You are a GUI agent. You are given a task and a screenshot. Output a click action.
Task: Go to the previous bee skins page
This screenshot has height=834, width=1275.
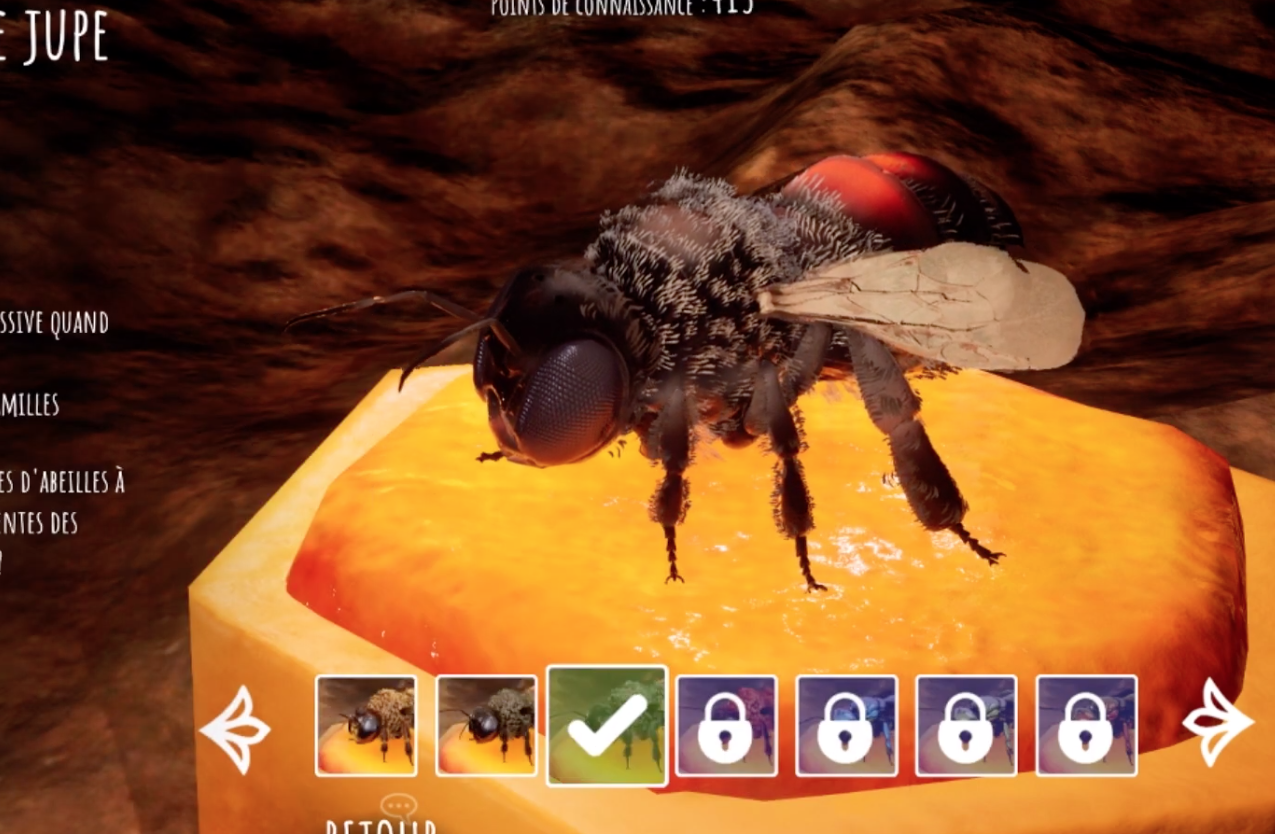[235, 728]
